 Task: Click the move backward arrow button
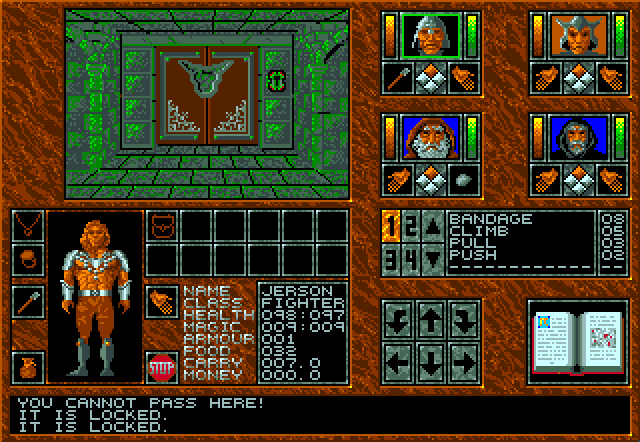tap(431, 357)
